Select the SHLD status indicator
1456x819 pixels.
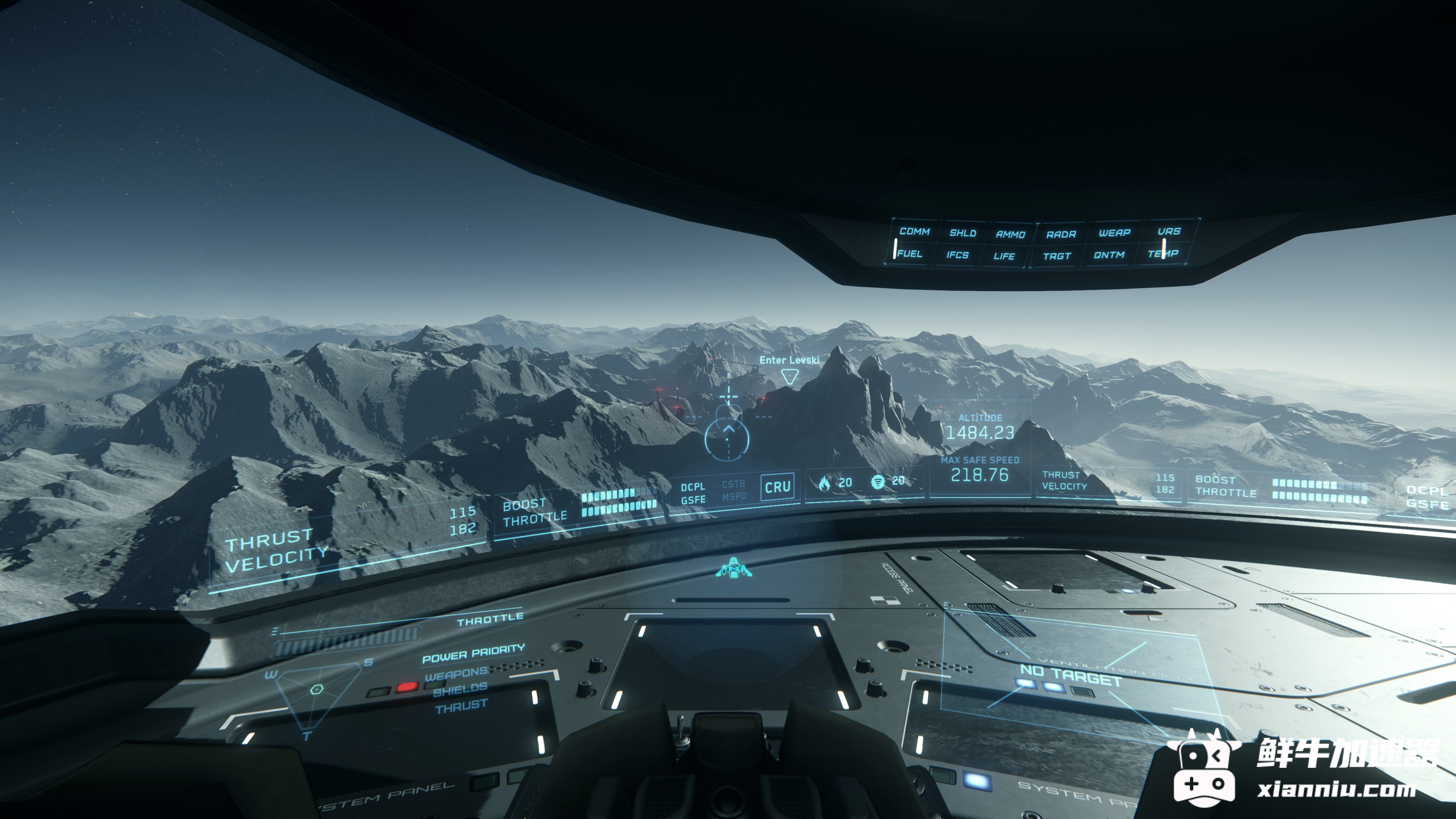(963, 233)
